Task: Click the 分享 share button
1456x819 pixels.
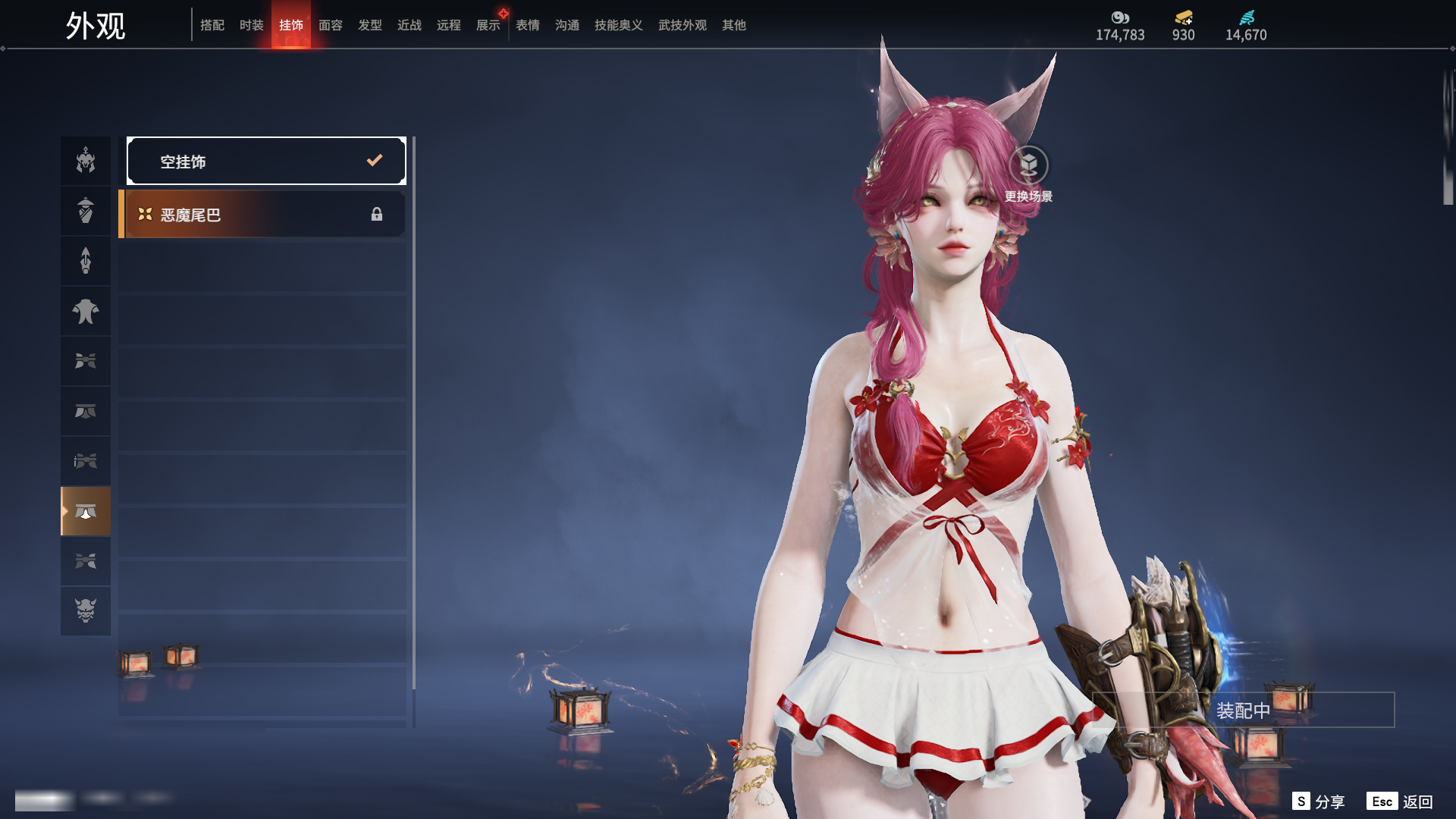Action: (1319, 802)
